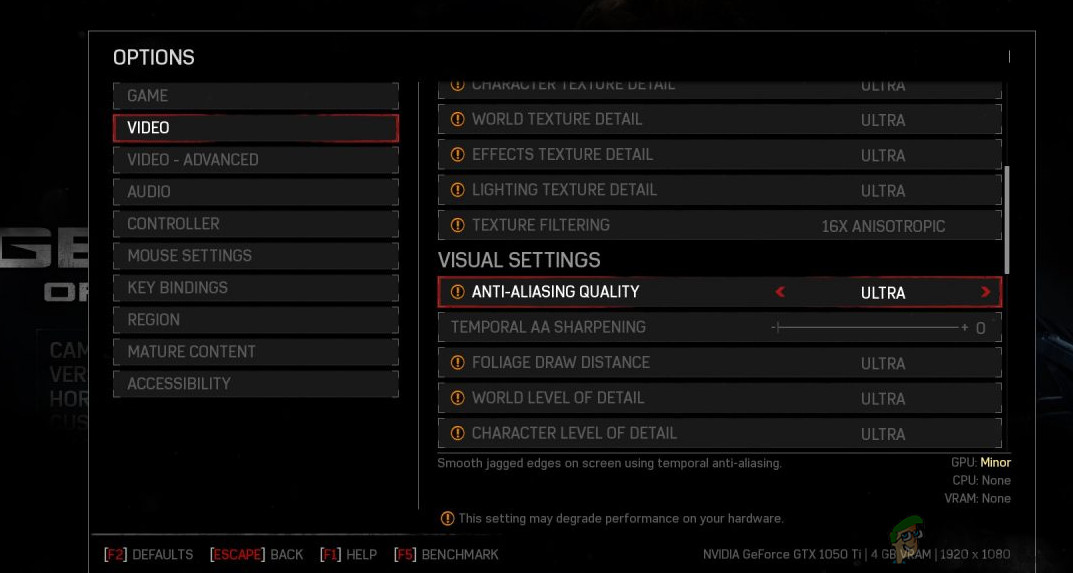
Task: Select World Level of Detail setting
Action: coord(719,398)
